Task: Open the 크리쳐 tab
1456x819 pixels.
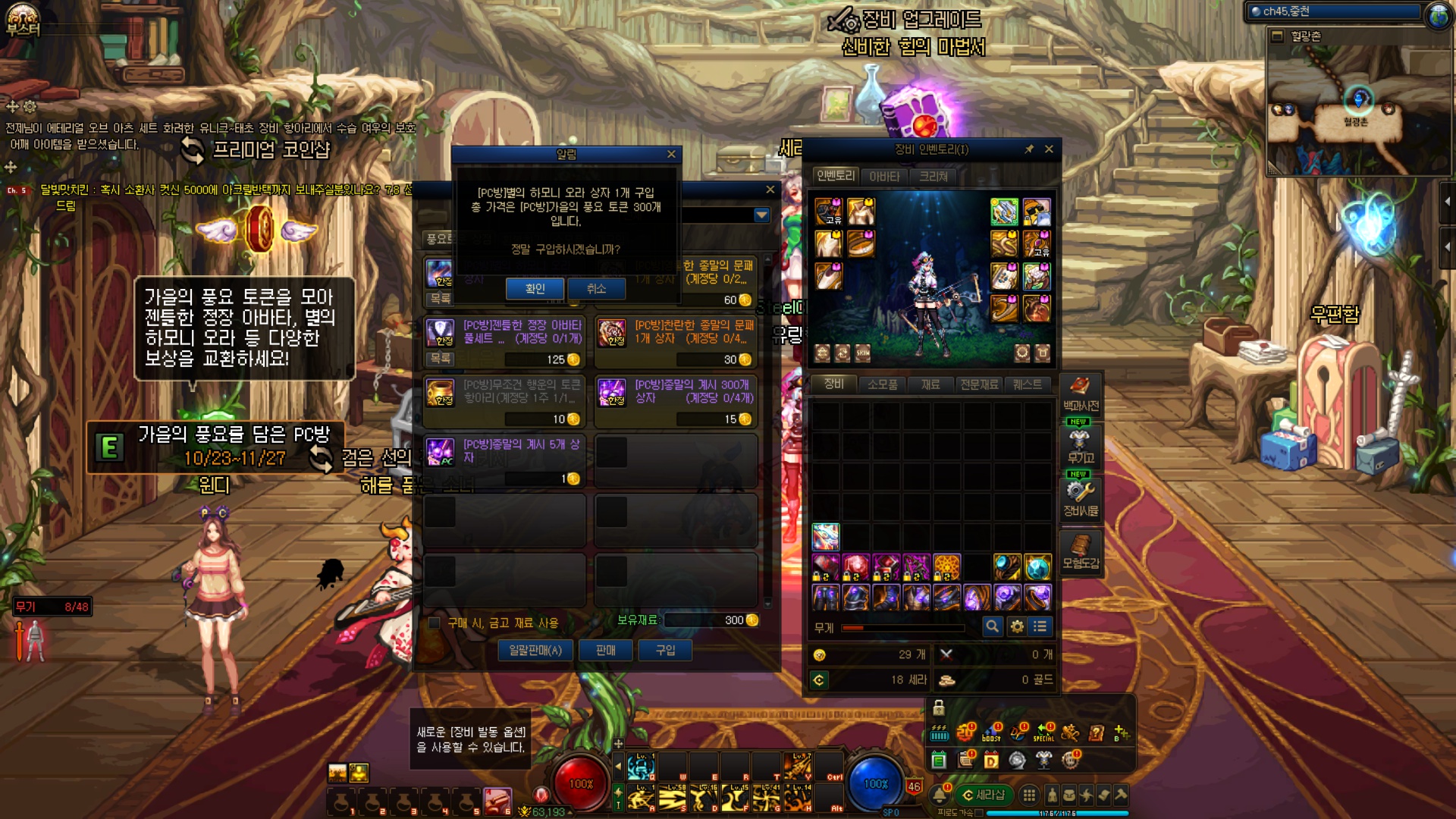Action: [x=934, y=177]
